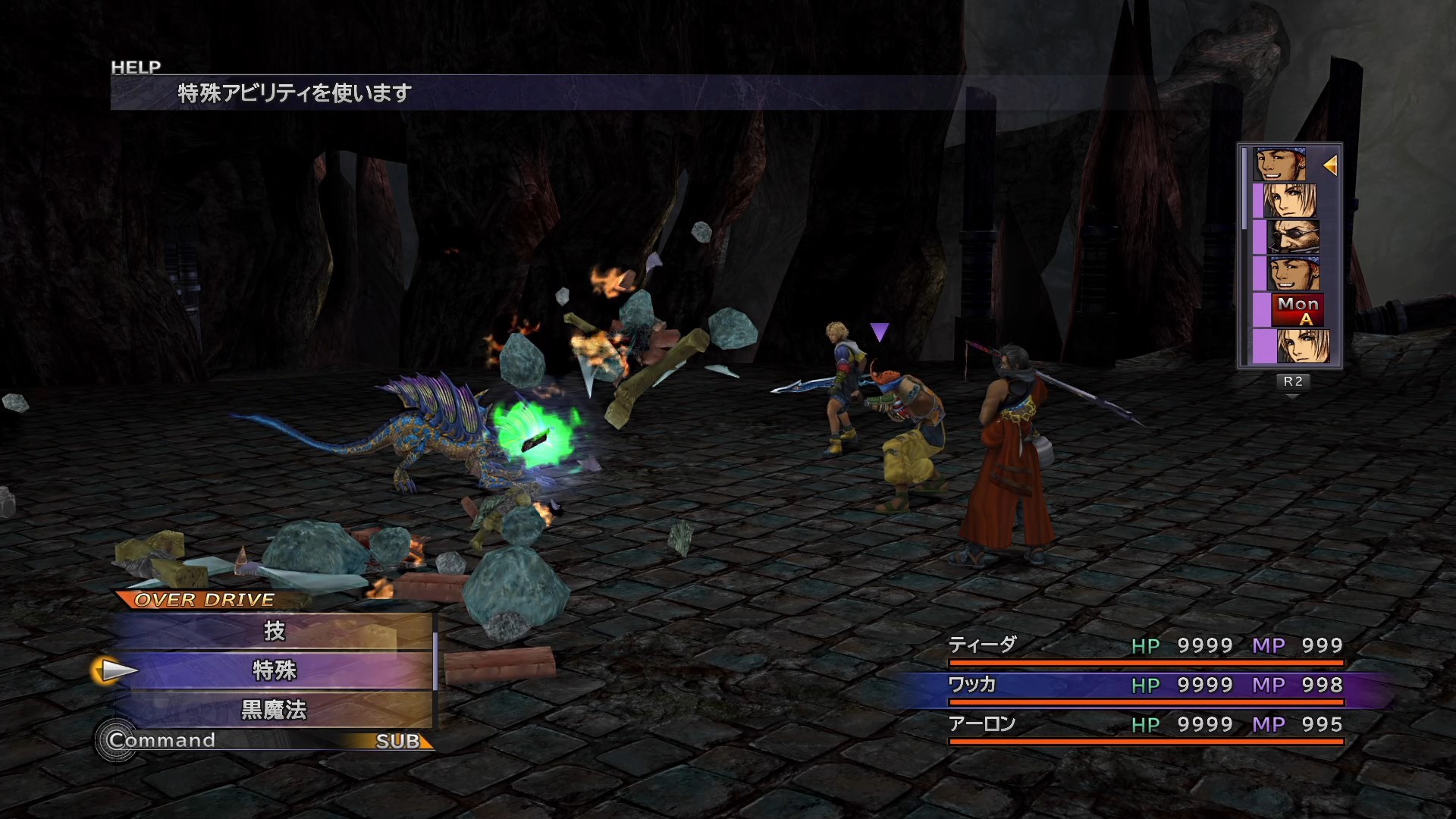The height and width of the screenshot is (819, 1456).
Task: Pick アーロン from the party status list
Action: point(983,724)
